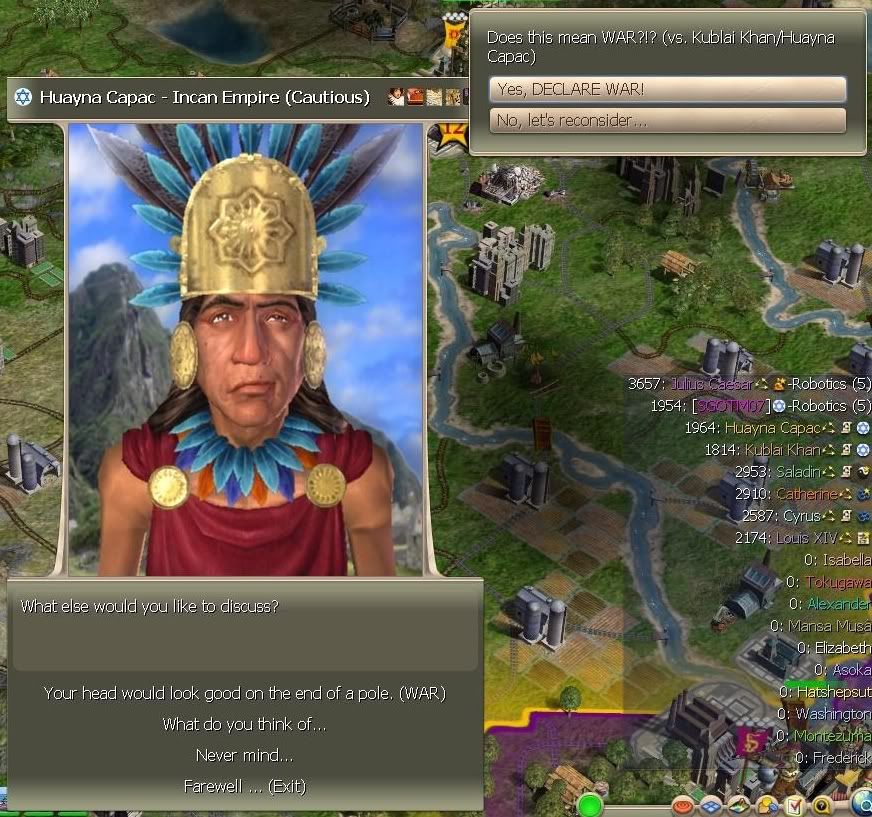
Task: Toggle the red bullseye map option icon
Action: point(684,804)
